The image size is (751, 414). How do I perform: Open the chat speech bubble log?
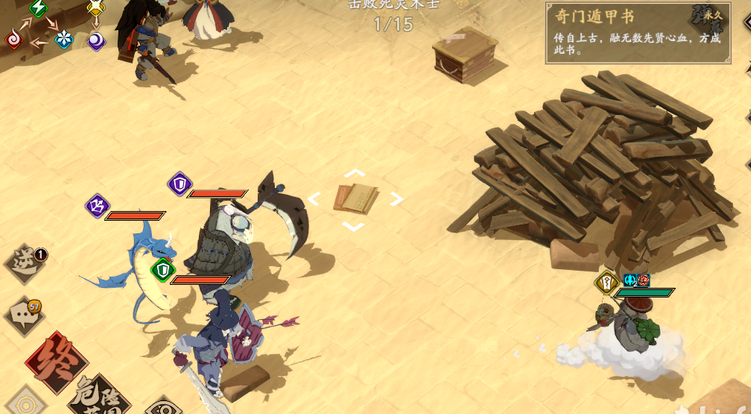[x=25, y=314]
